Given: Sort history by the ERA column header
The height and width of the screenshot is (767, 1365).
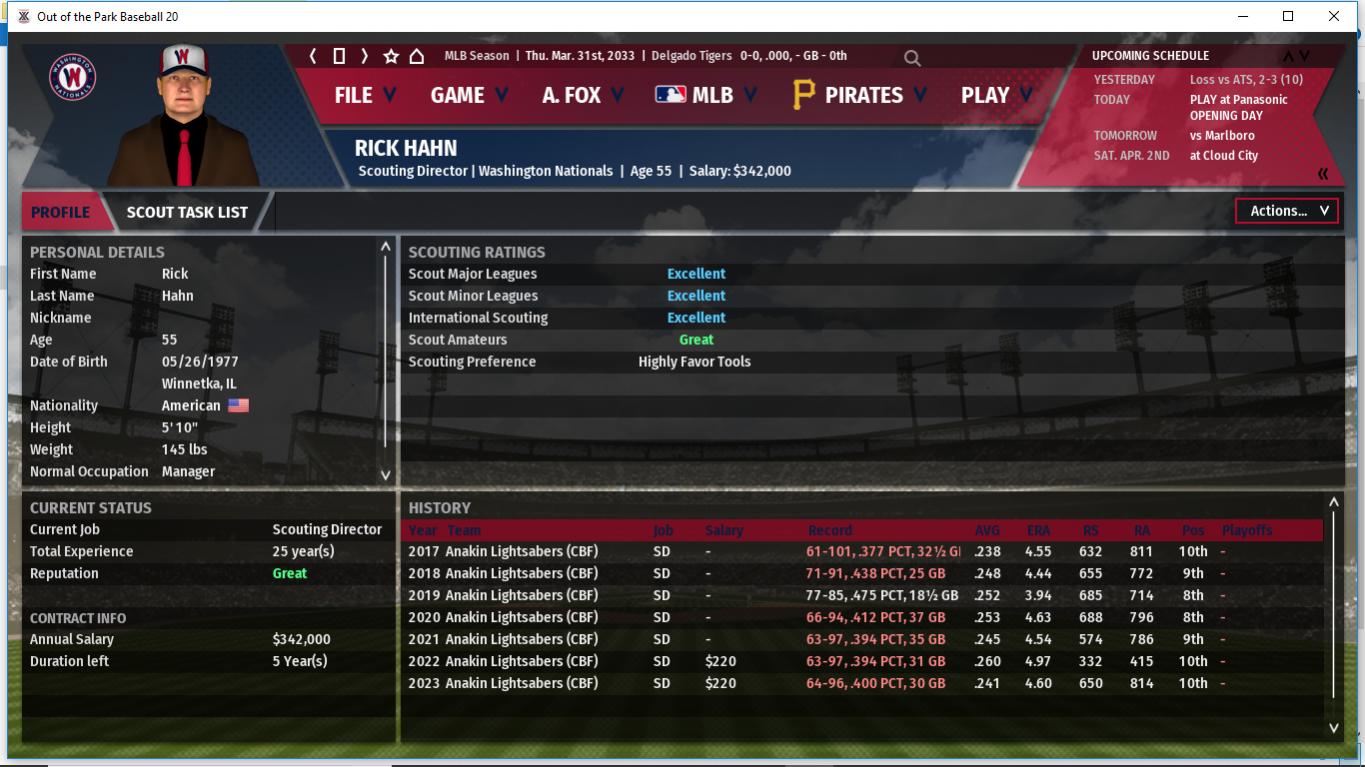Looking at the screenshot, I should pyautogui.click(x=1038, y=530).
